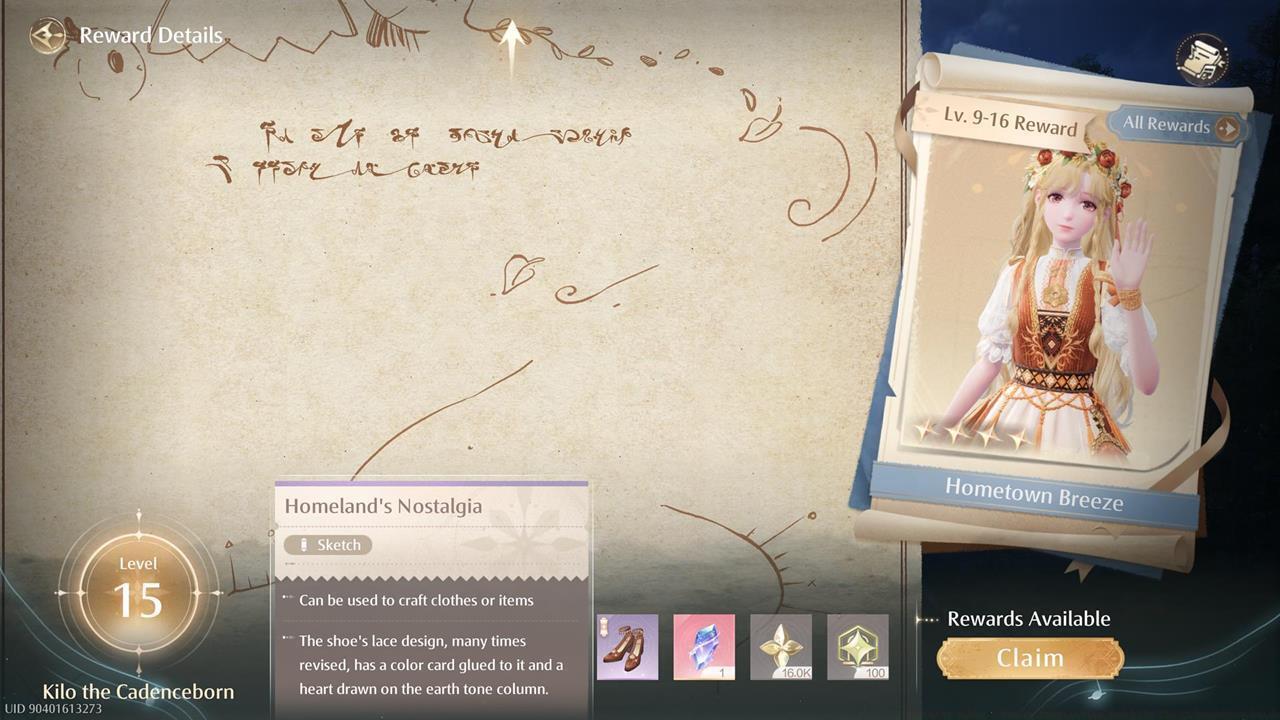
Task: Click the 16.0K gold bling reward icon
Action: 781,646
